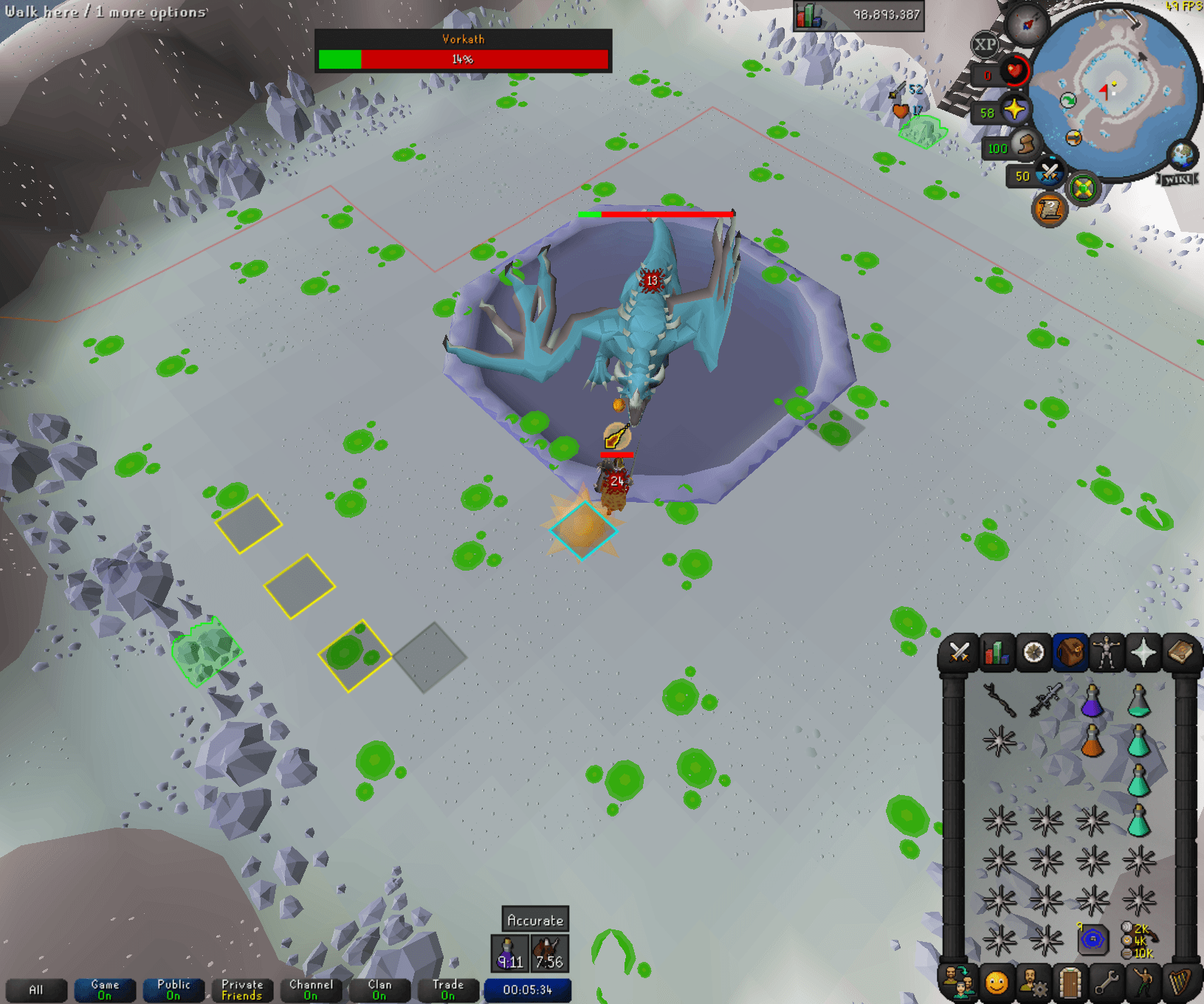Viewport: 1204px width, 1004px height.
Task: Open the Skills tab
Action: pyautogui.click(x=997, y=653)
